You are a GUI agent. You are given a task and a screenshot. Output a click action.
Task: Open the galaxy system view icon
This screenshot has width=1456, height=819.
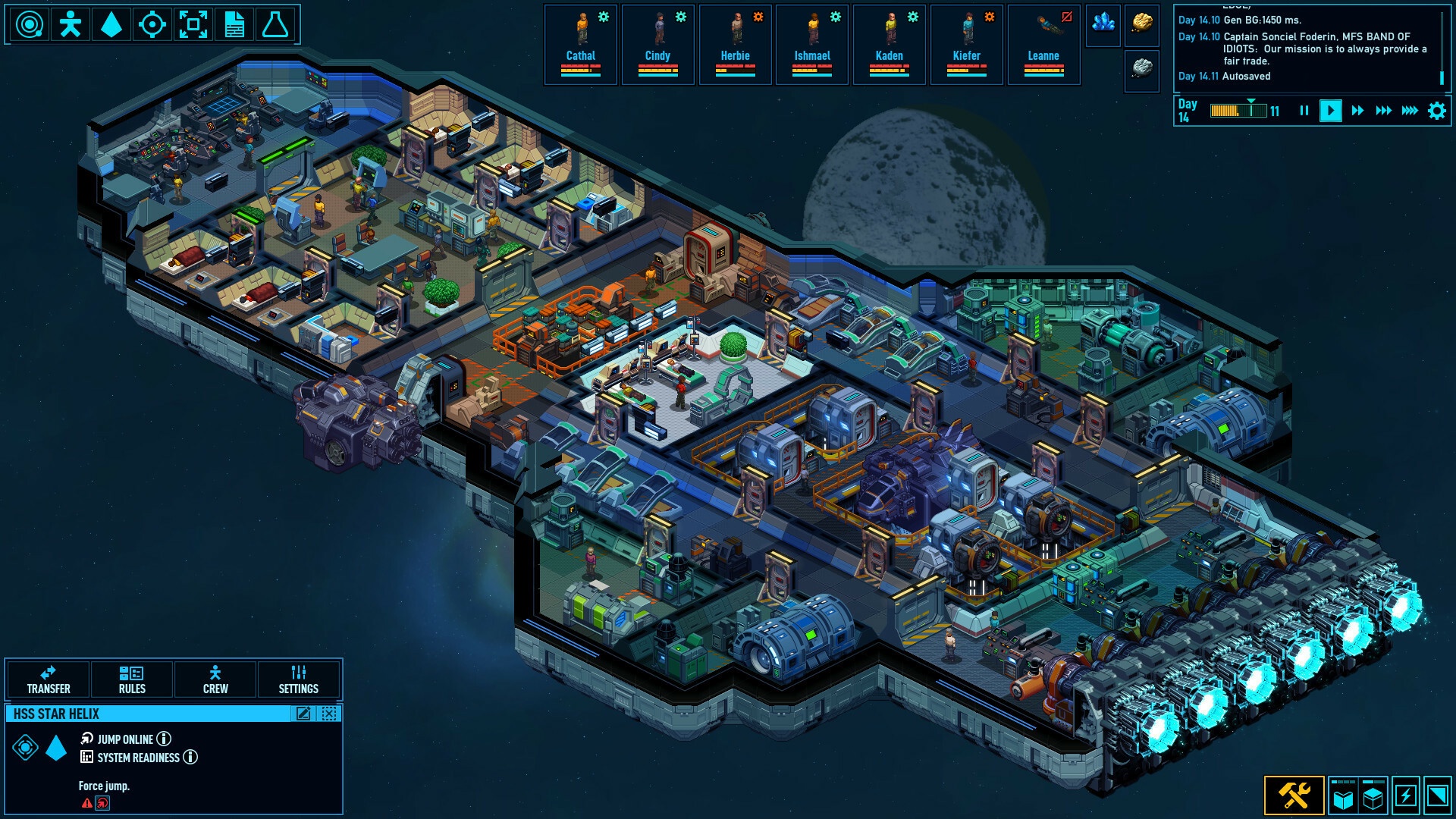coord(29,25)
